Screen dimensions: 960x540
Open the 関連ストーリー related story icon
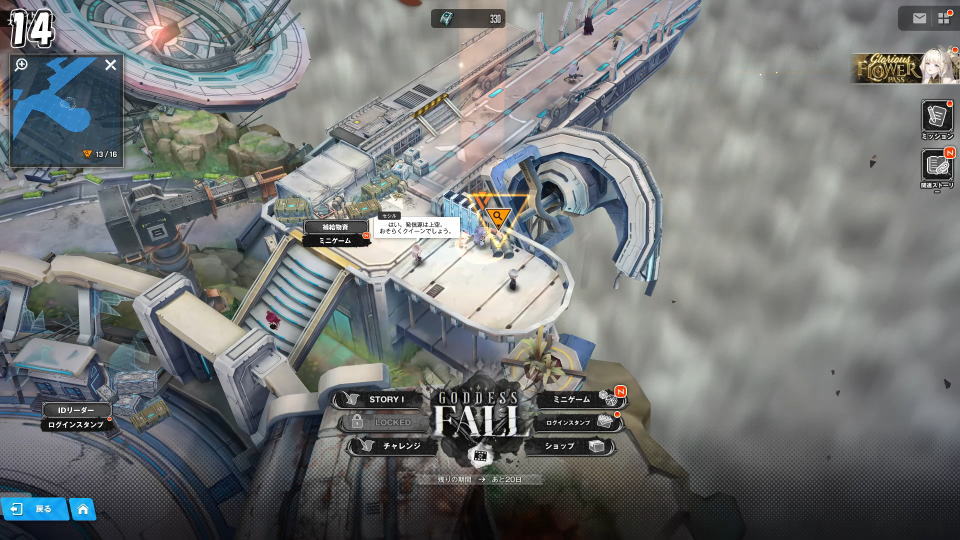937,167
